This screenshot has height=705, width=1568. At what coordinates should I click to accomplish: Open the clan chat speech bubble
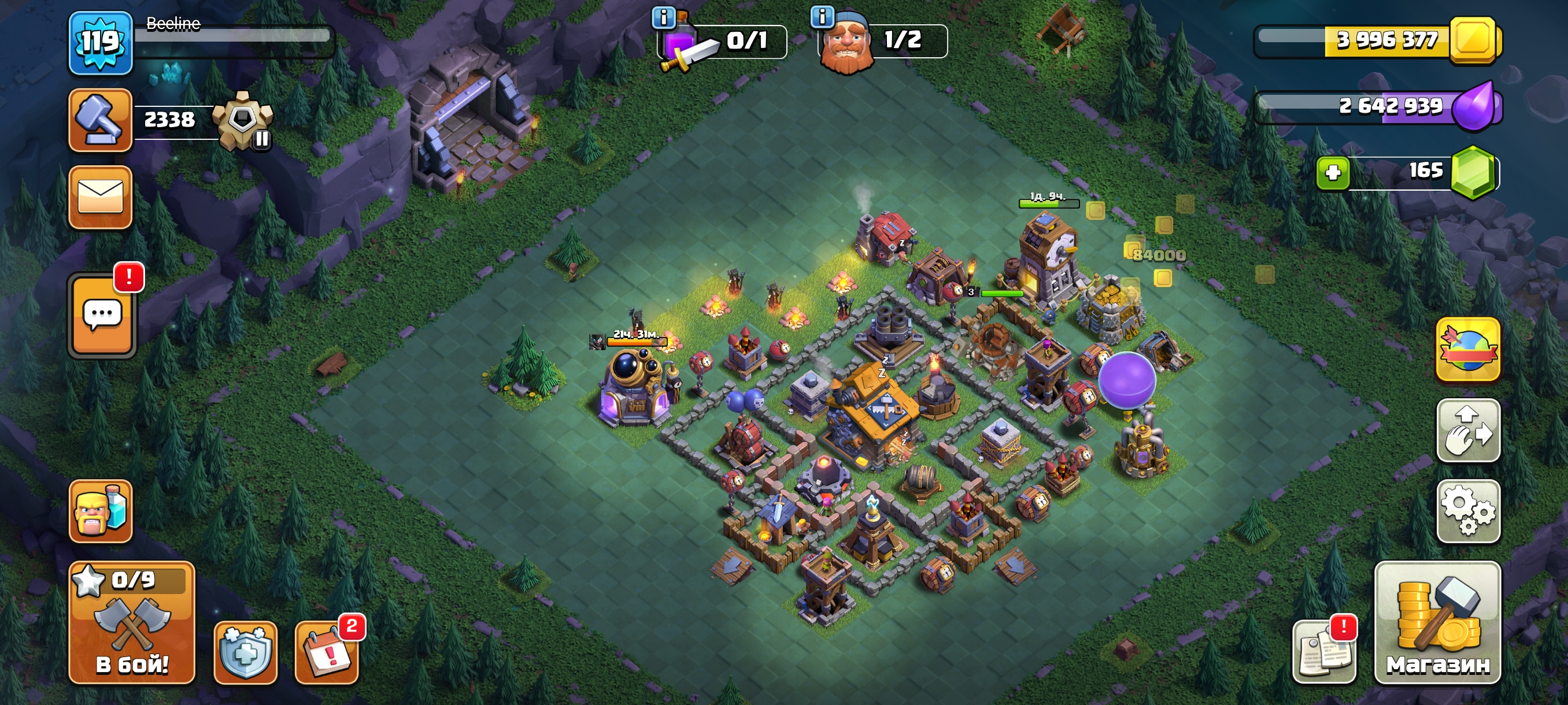(102, 315)
